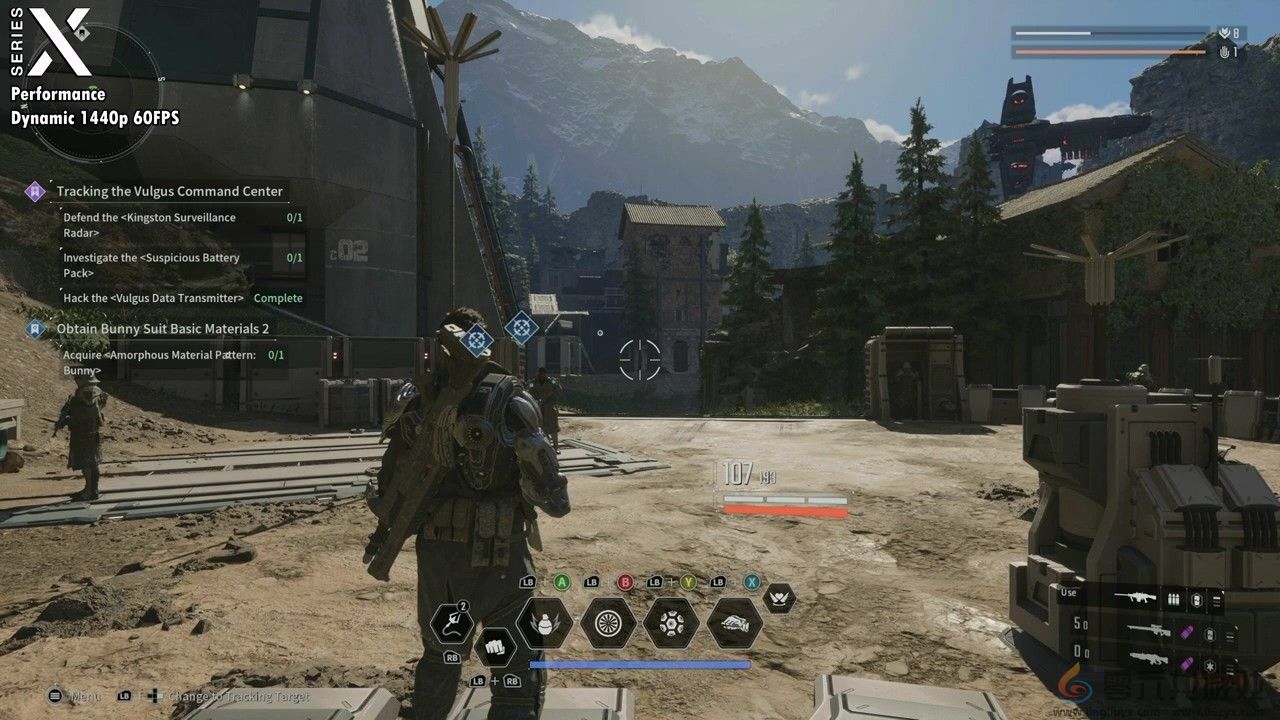Click the blue progress bar under the skills
The width and height of the screenshot is (1280, 720).
[x=638, y=663]
